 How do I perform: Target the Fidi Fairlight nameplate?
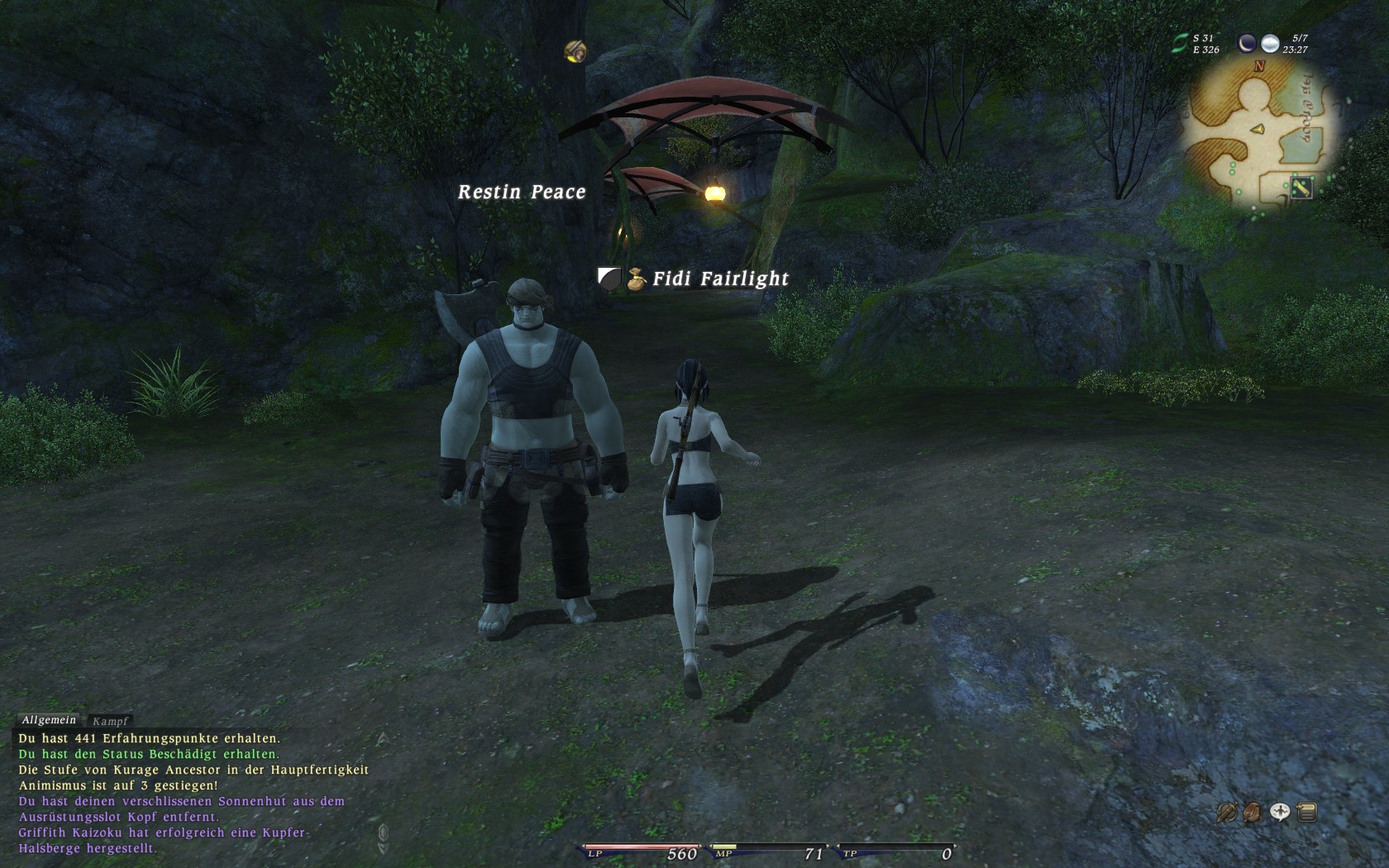coord(720,279)
